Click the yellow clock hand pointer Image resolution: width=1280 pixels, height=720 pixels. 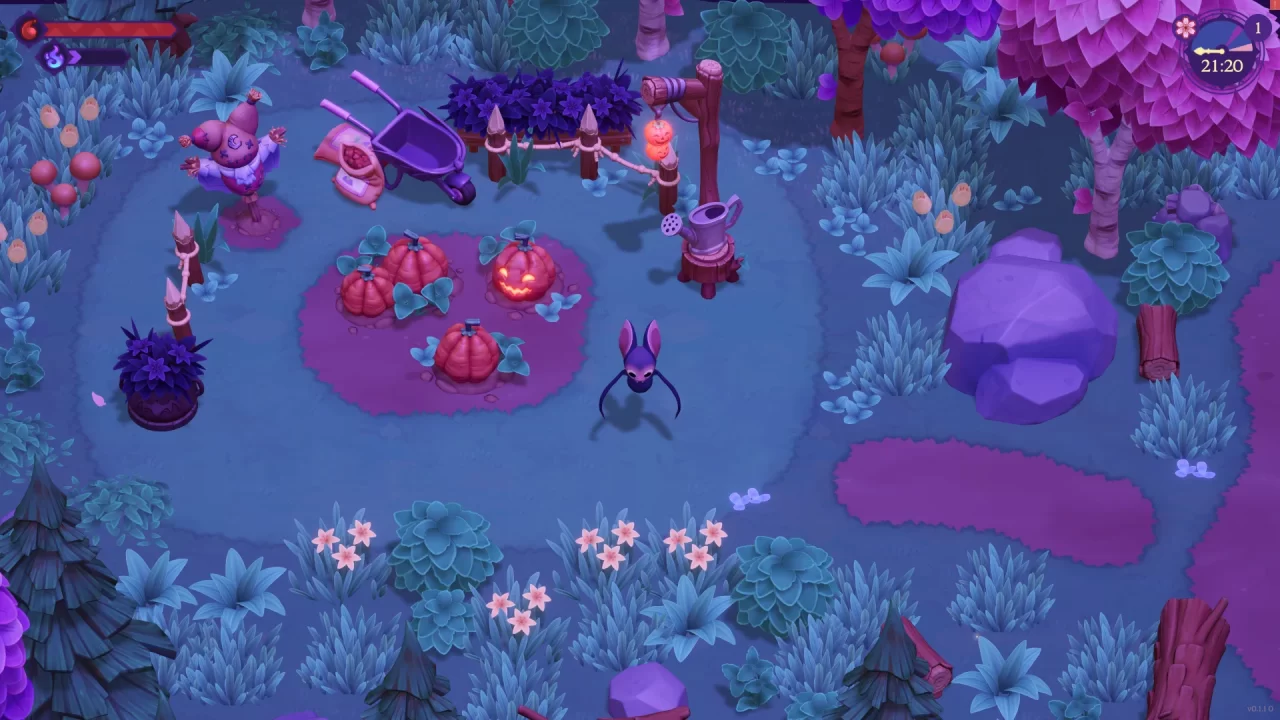click(1210, 50)
